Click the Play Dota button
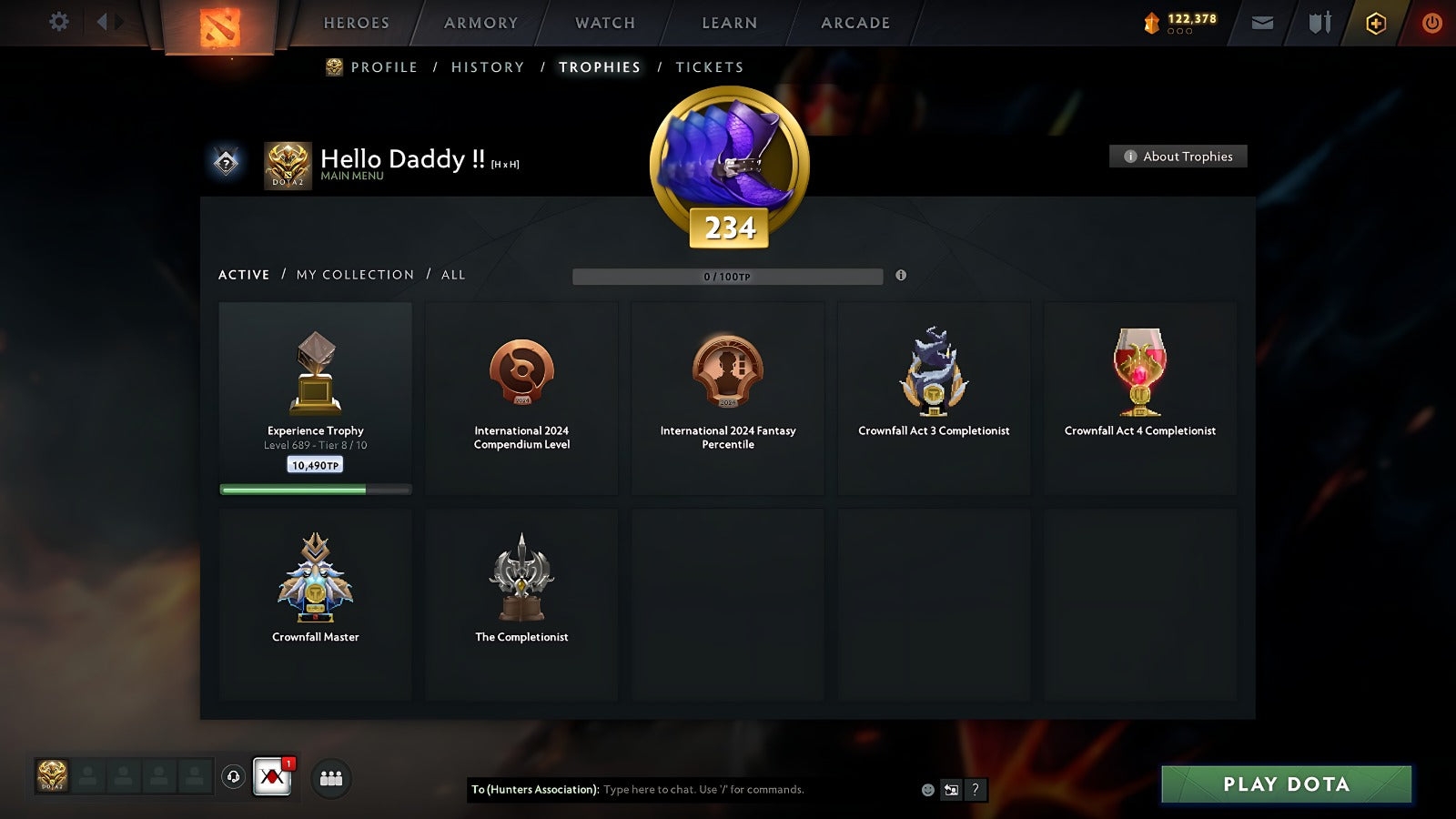 [x=1286, y=784]
